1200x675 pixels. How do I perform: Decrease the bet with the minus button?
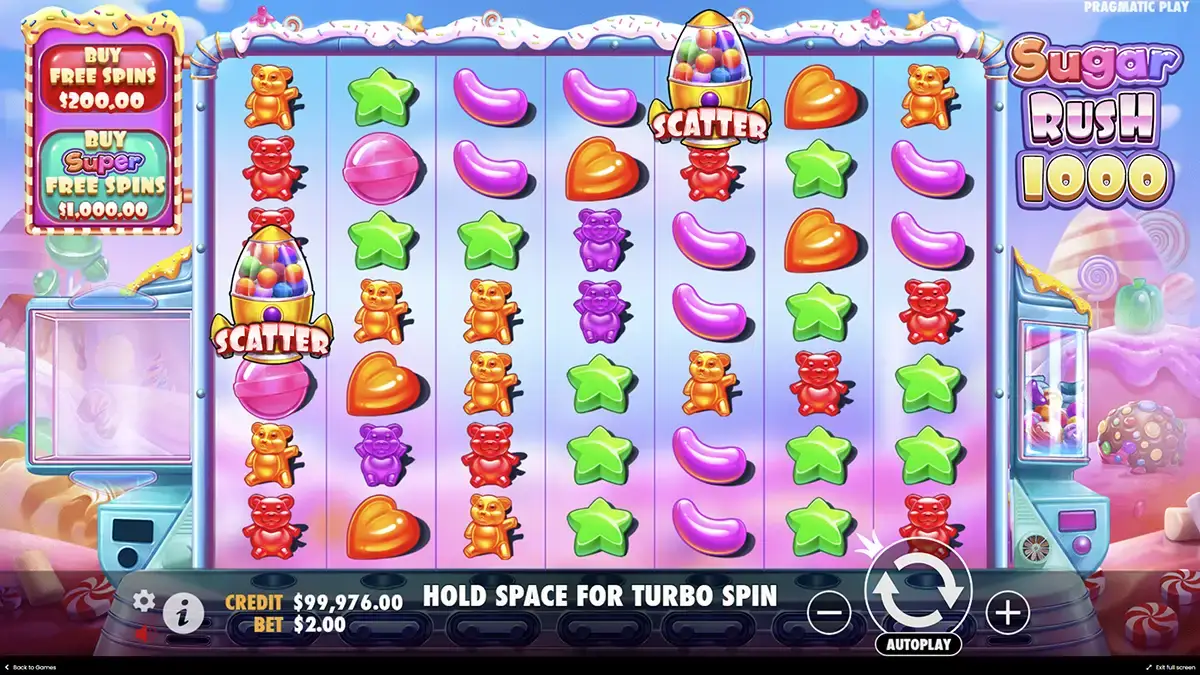[x=829, y=611]
